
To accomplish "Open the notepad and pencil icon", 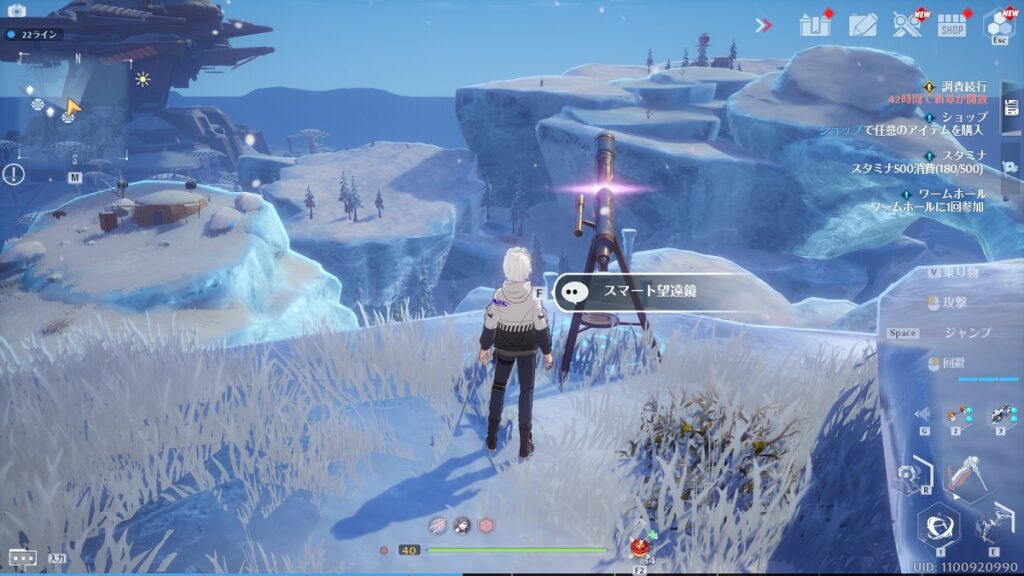I will pos(862,25).
